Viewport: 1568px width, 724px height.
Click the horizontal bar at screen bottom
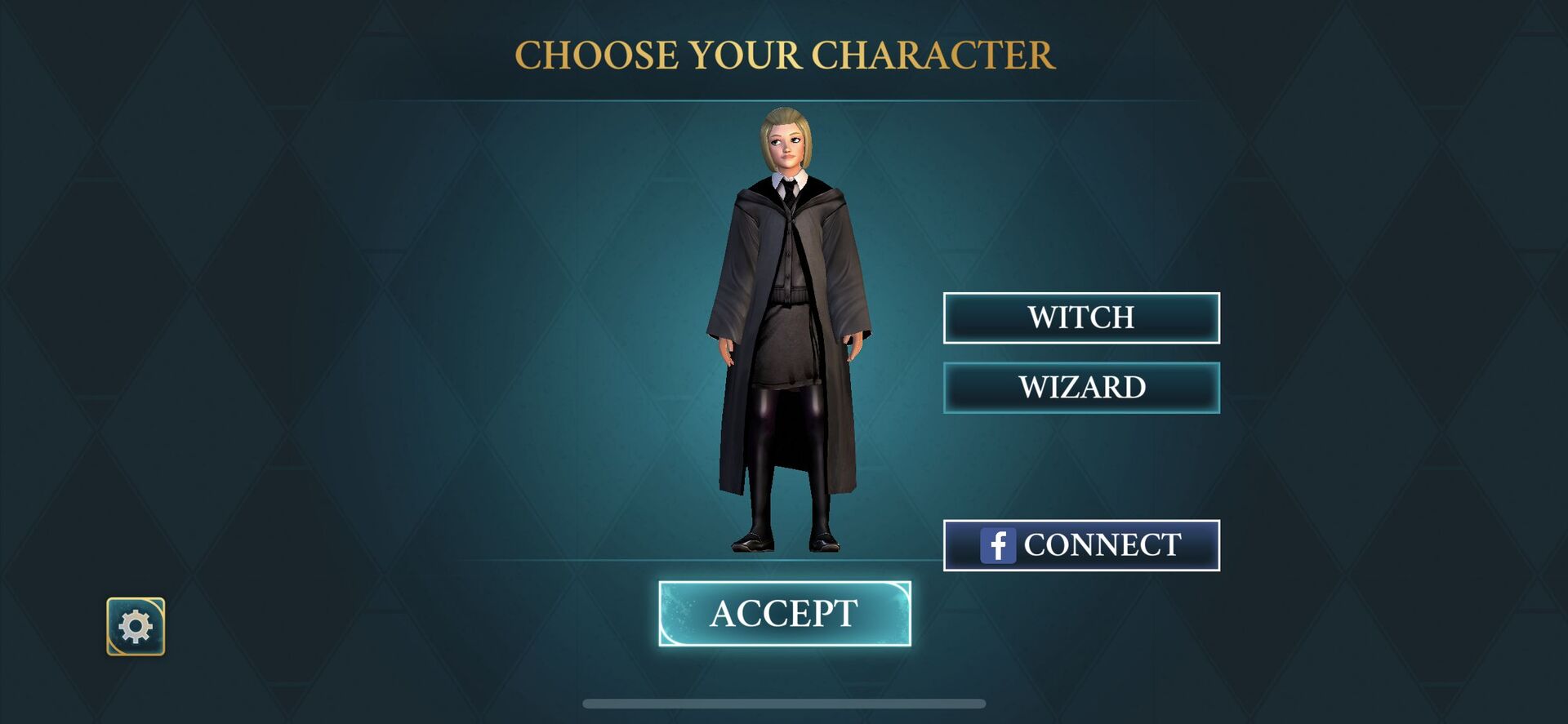[x=784, y=703]
